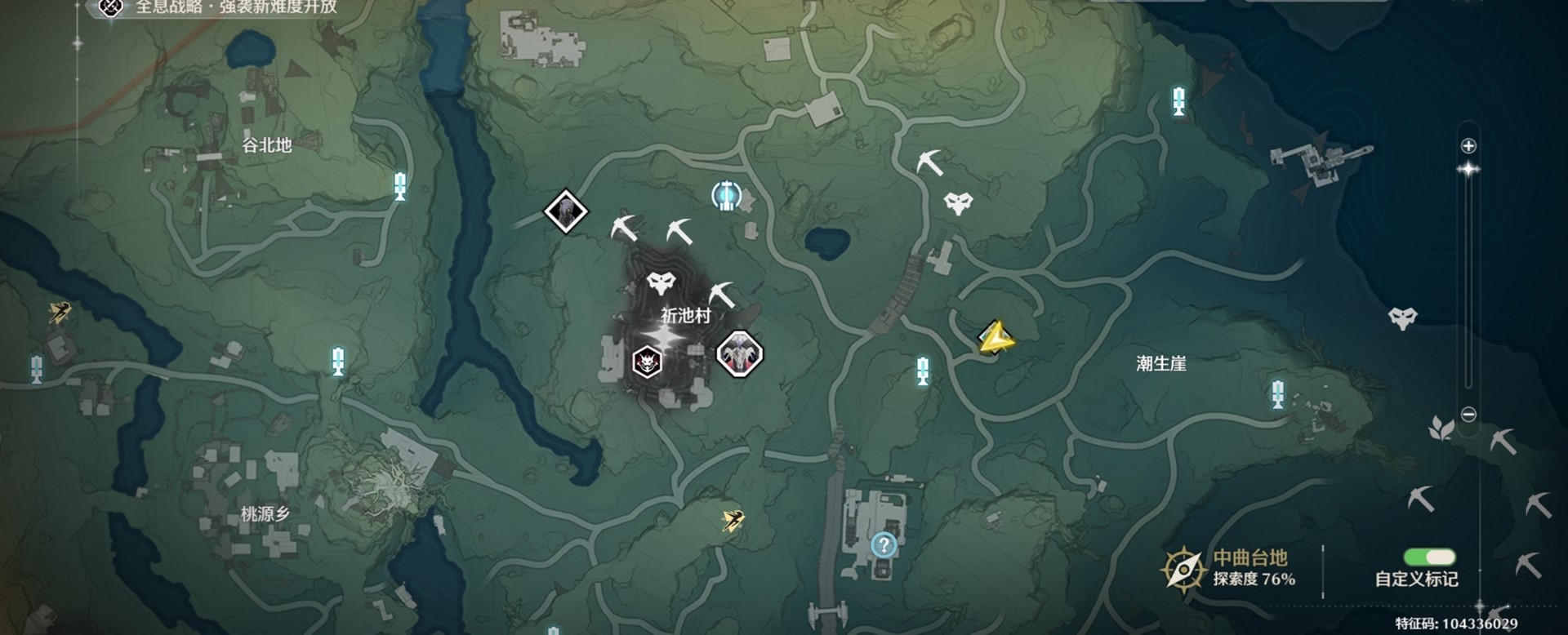Toggle the 自定义标记 custom markers switch

click(1428, 557)
